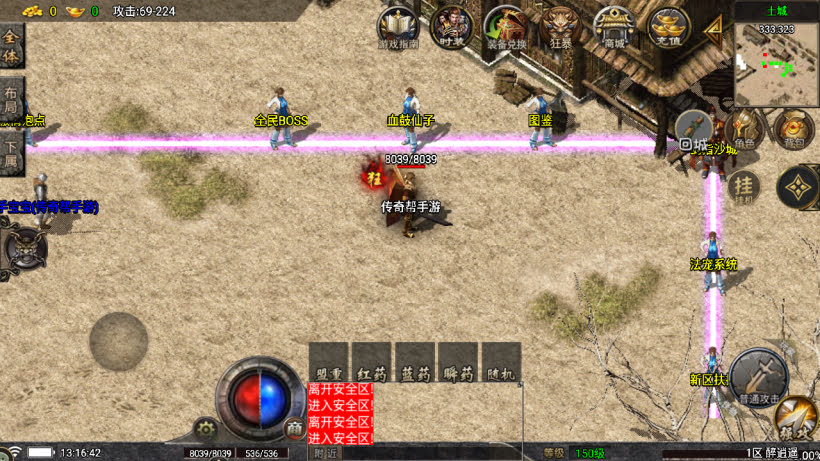This screenshot has width=820, height=461.
Task: Open the 时装 fashion menu
Action: click(452, 27)
